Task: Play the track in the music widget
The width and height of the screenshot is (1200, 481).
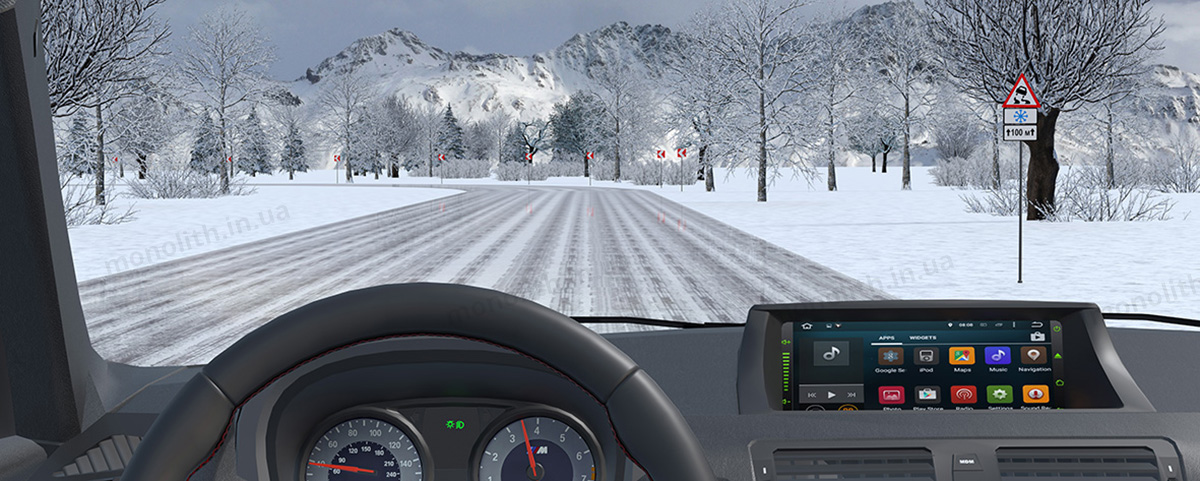Action: tap(831, 394)
